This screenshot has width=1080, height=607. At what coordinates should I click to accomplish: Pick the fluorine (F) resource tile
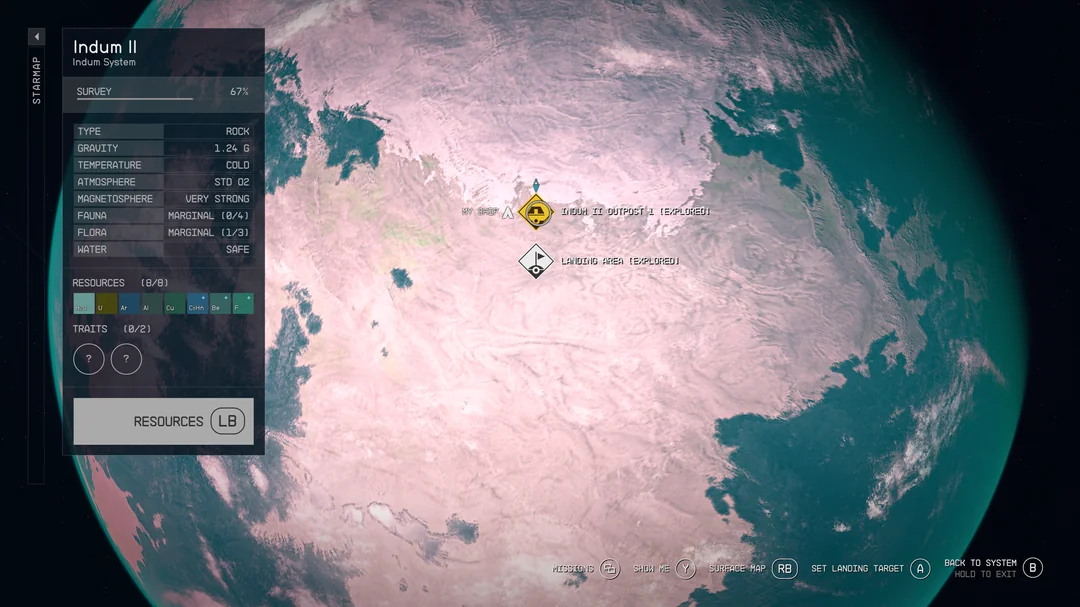pyautogui.click(x=243, y=303)
